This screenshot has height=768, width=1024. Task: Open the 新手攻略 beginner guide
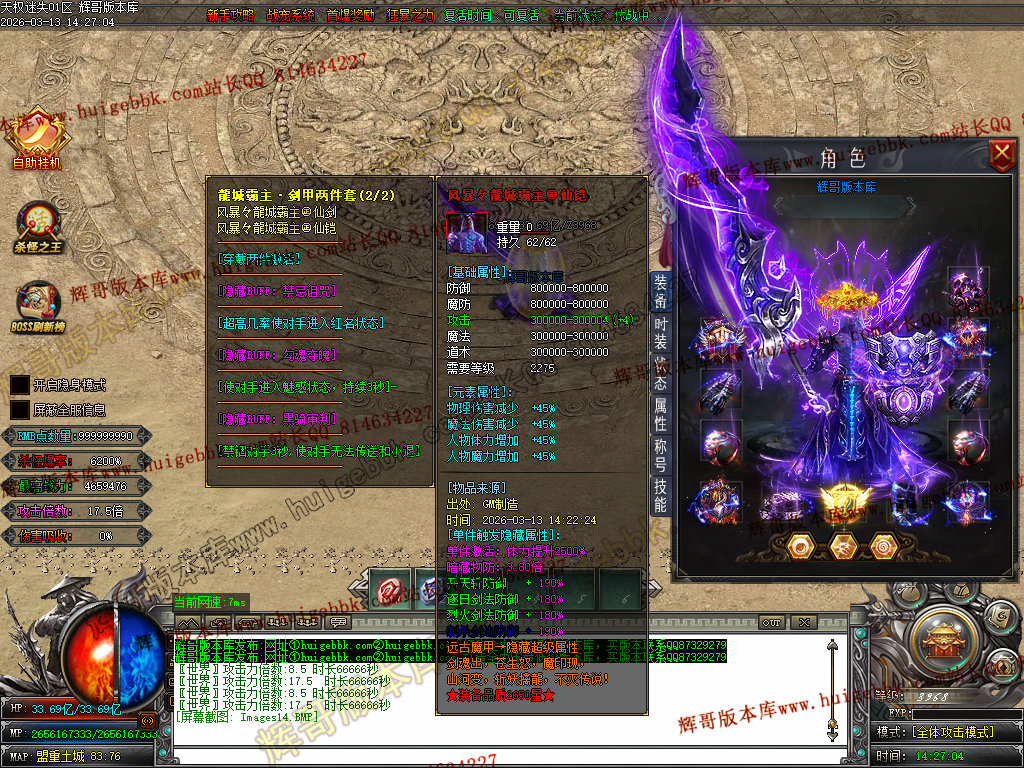(x=230, y=16)
